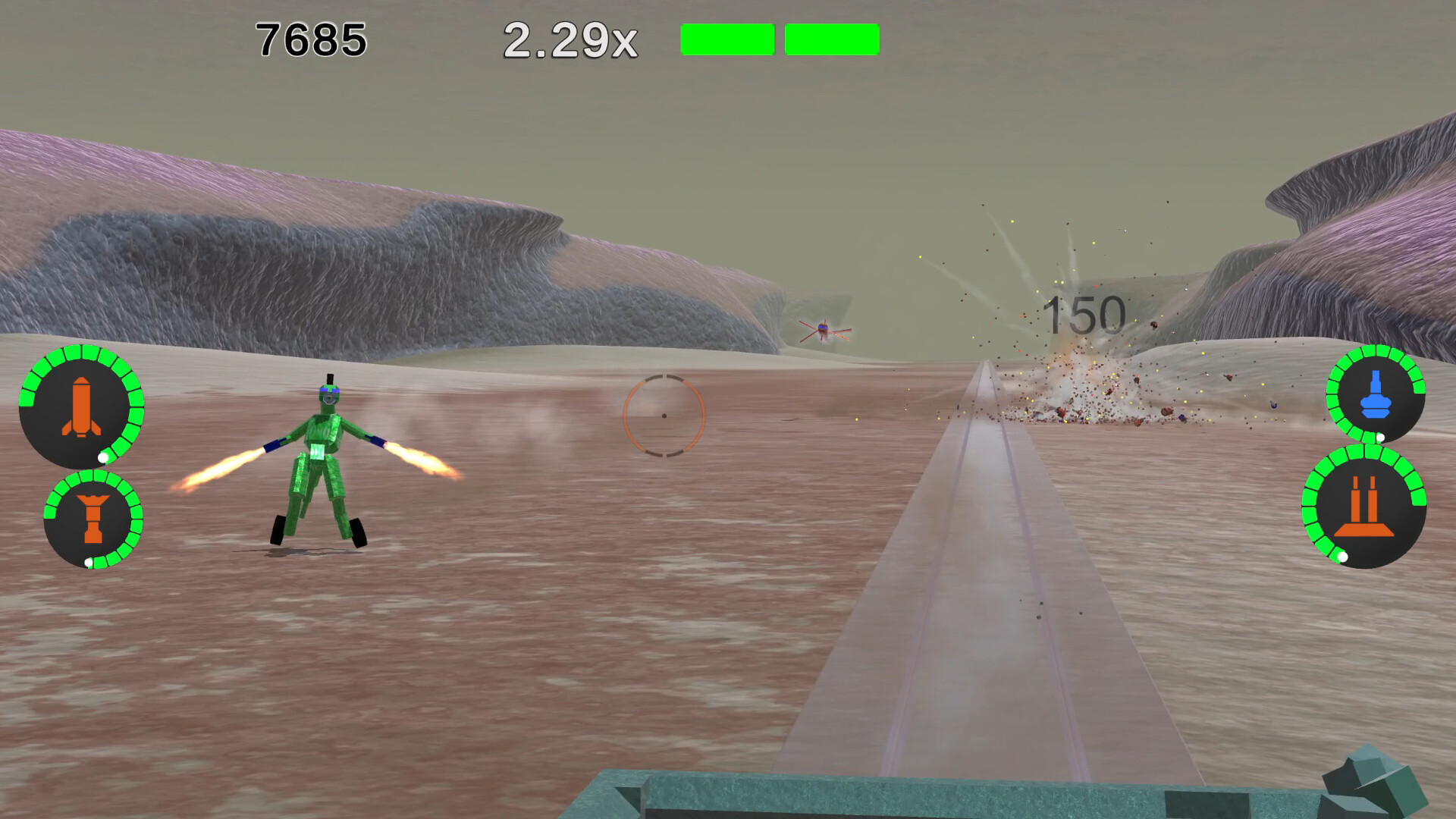Click the rocket icon's cooldown indicator dot

[x=104, y=458]
